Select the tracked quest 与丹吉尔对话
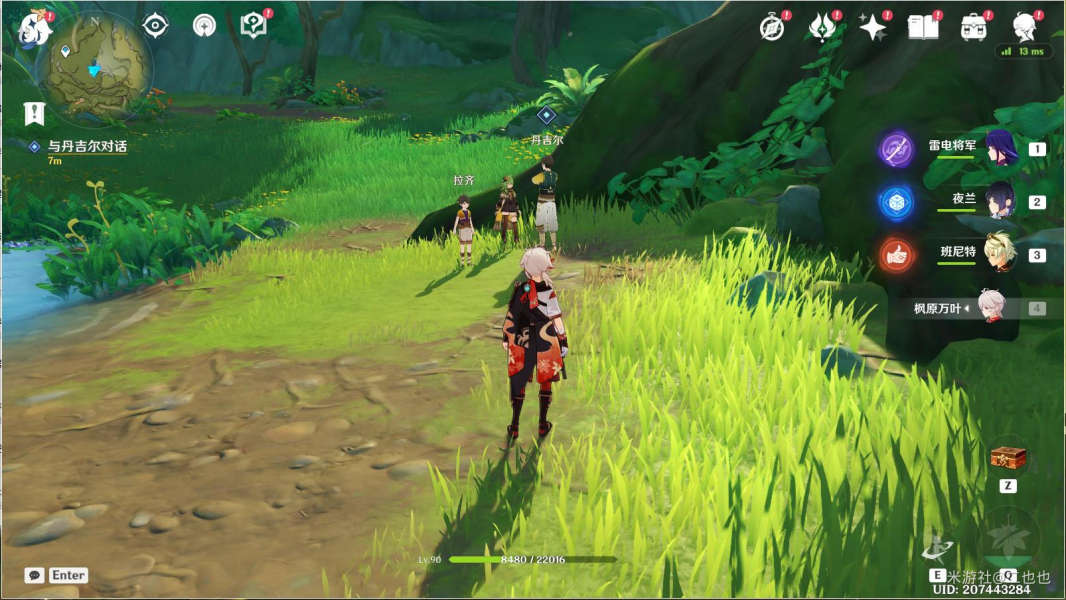Screen dimensions: 1066x600 pos(87,146)
